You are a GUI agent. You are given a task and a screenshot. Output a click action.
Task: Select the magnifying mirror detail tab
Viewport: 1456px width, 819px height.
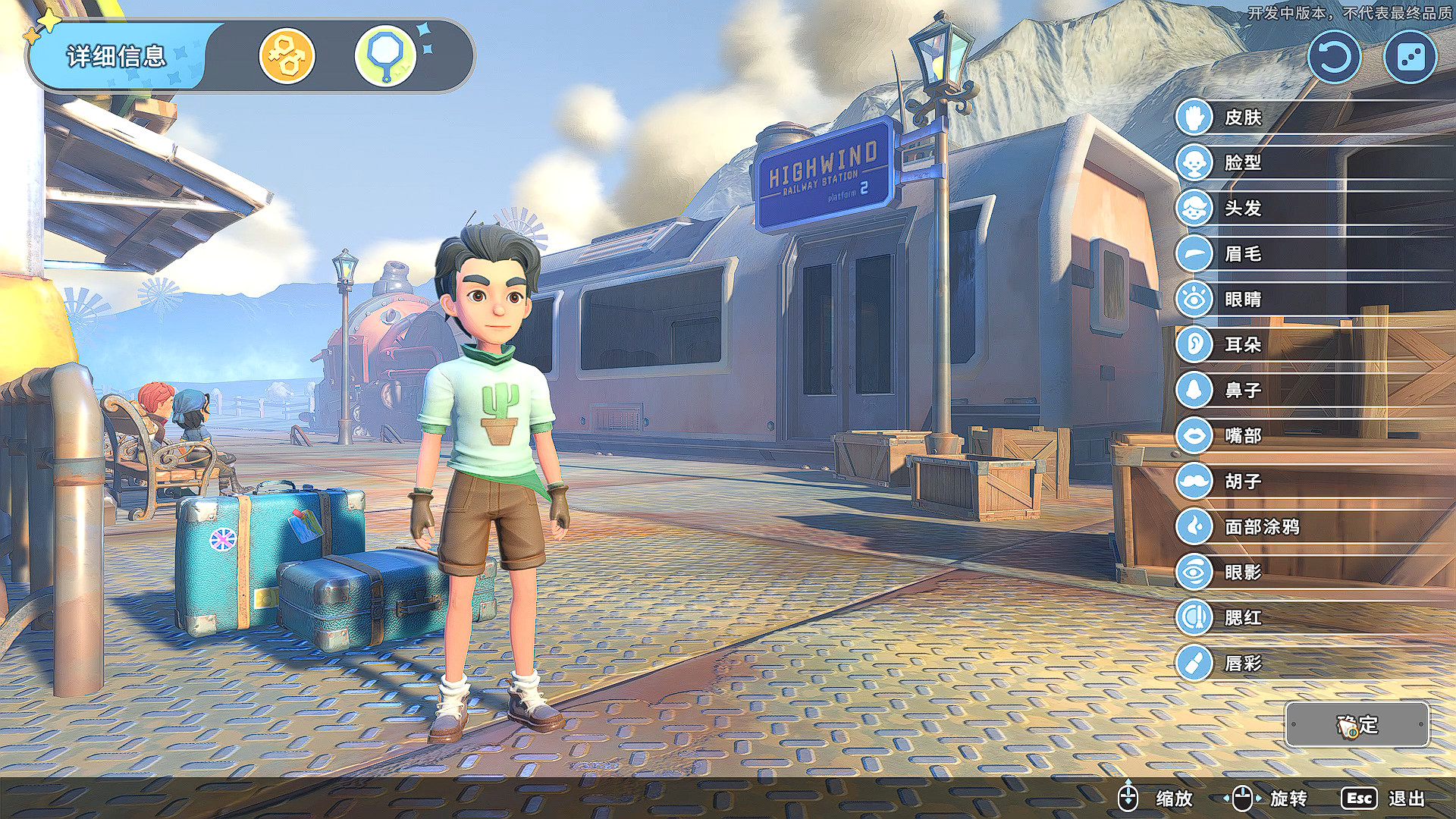[x=385, y=56]
